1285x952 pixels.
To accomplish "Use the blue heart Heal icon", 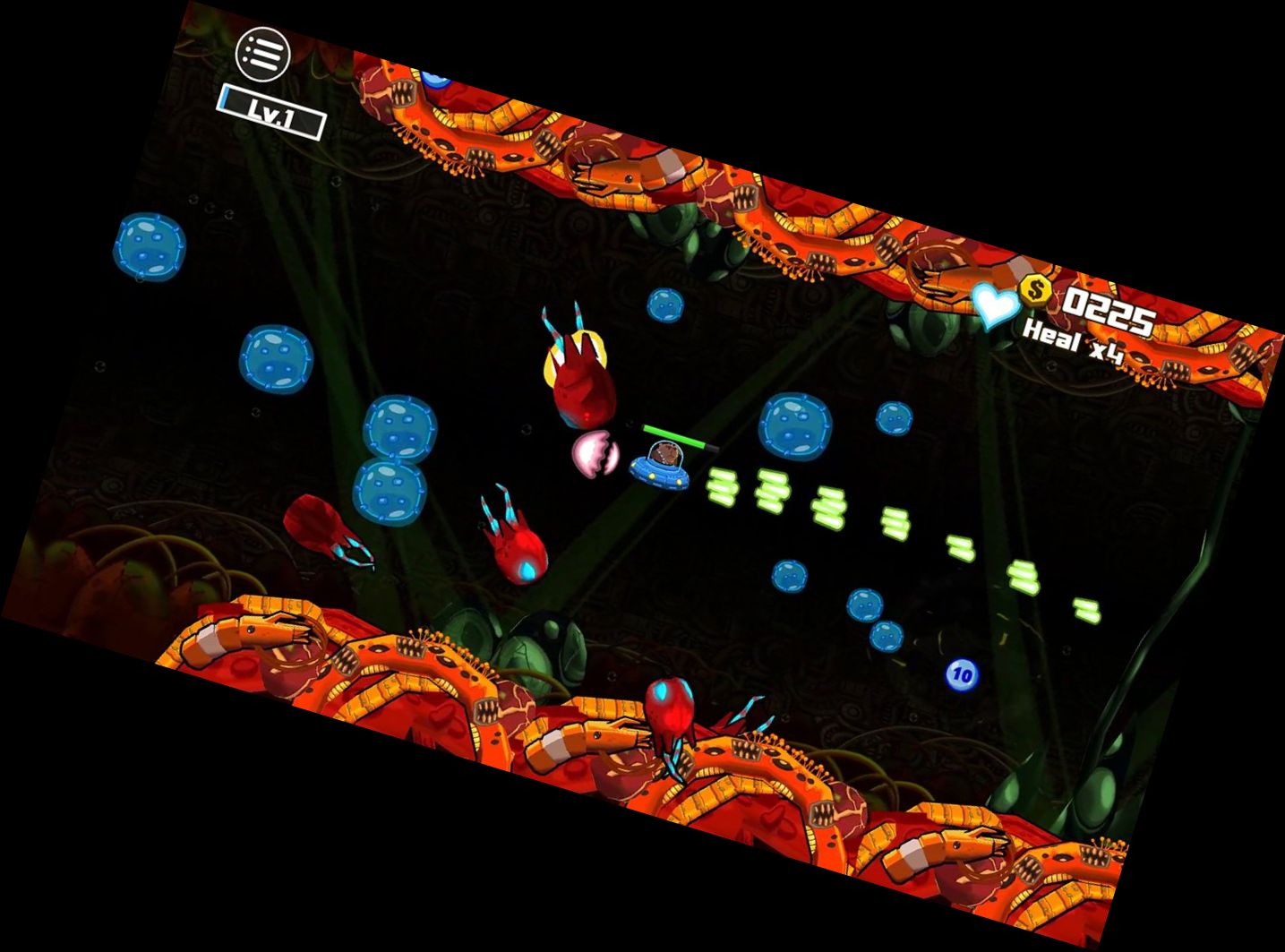I will (x=996, y=304).
